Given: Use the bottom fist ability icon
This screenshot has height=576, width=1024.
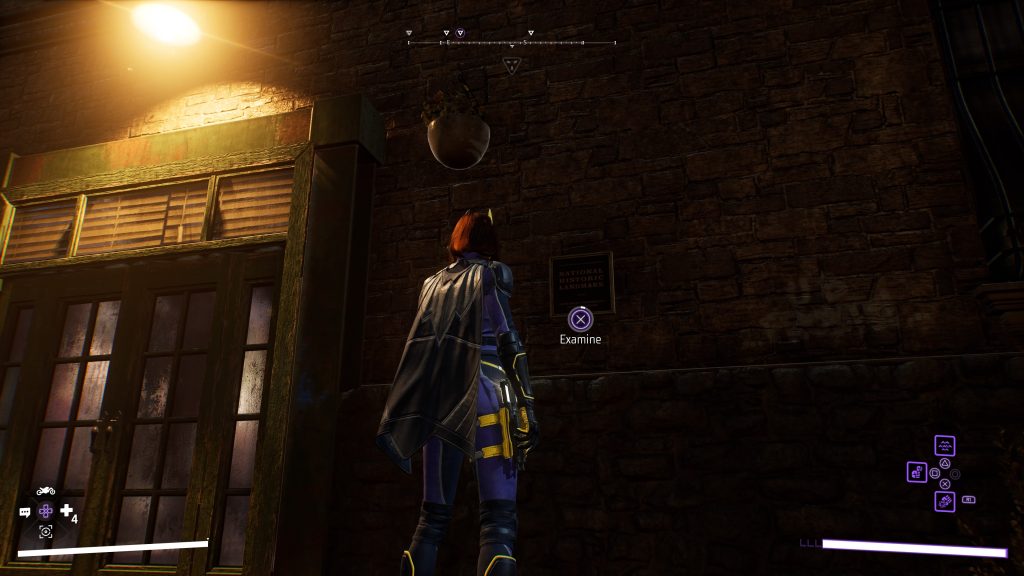Looking at the screenshot, I should (944, 501).
